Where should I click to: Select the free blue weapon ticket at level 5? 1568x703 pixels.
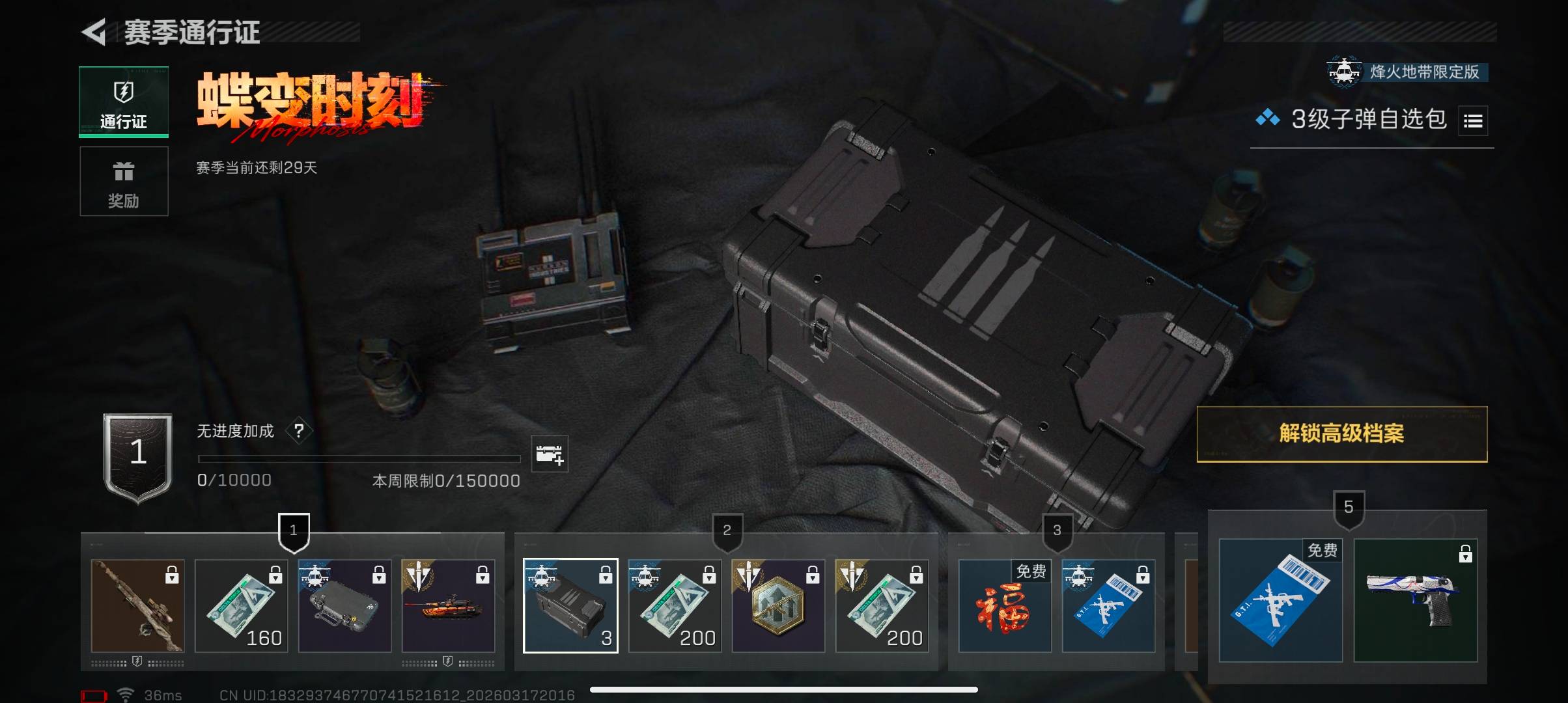coord(1280,600)
